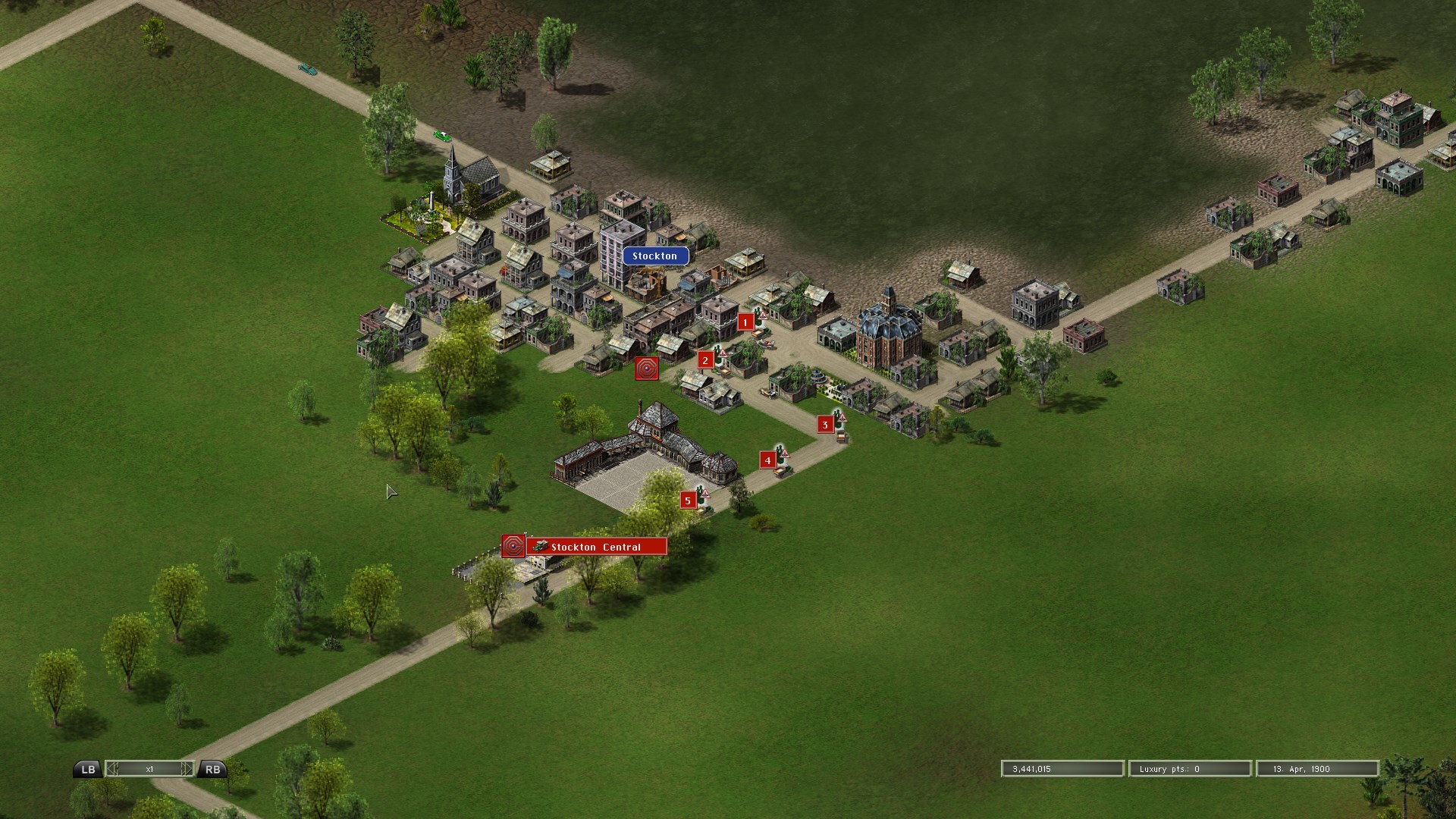Viewport: 1456px width, 819px height.
Task: Select vehicle marker number 4
Action: [768, 460]
